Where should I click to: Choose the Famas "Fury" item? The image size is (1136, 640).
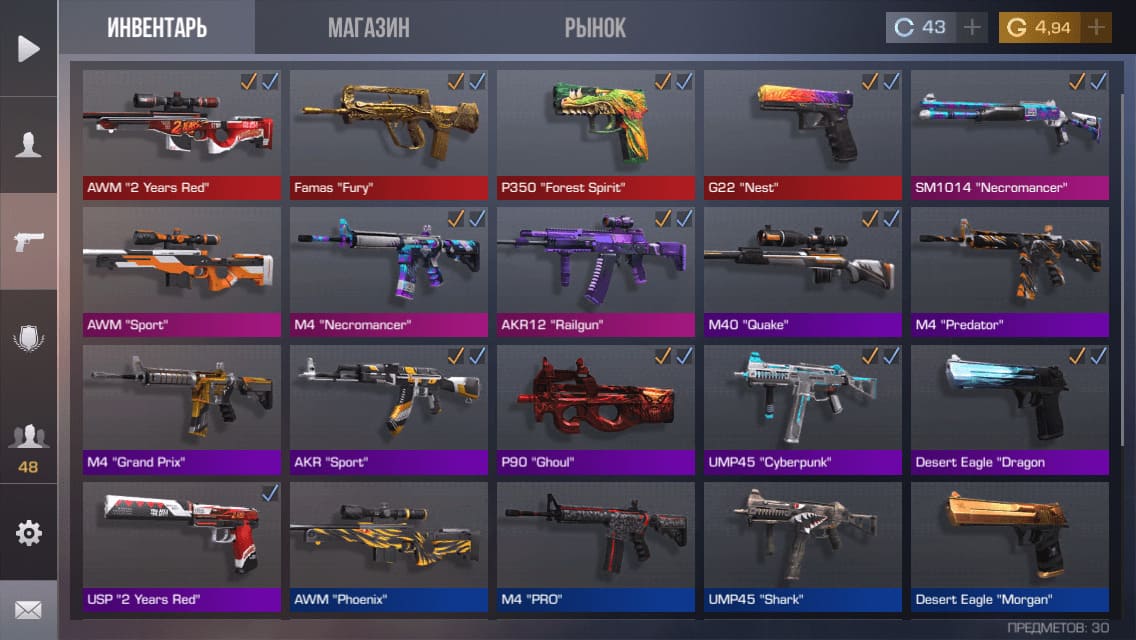388,130
